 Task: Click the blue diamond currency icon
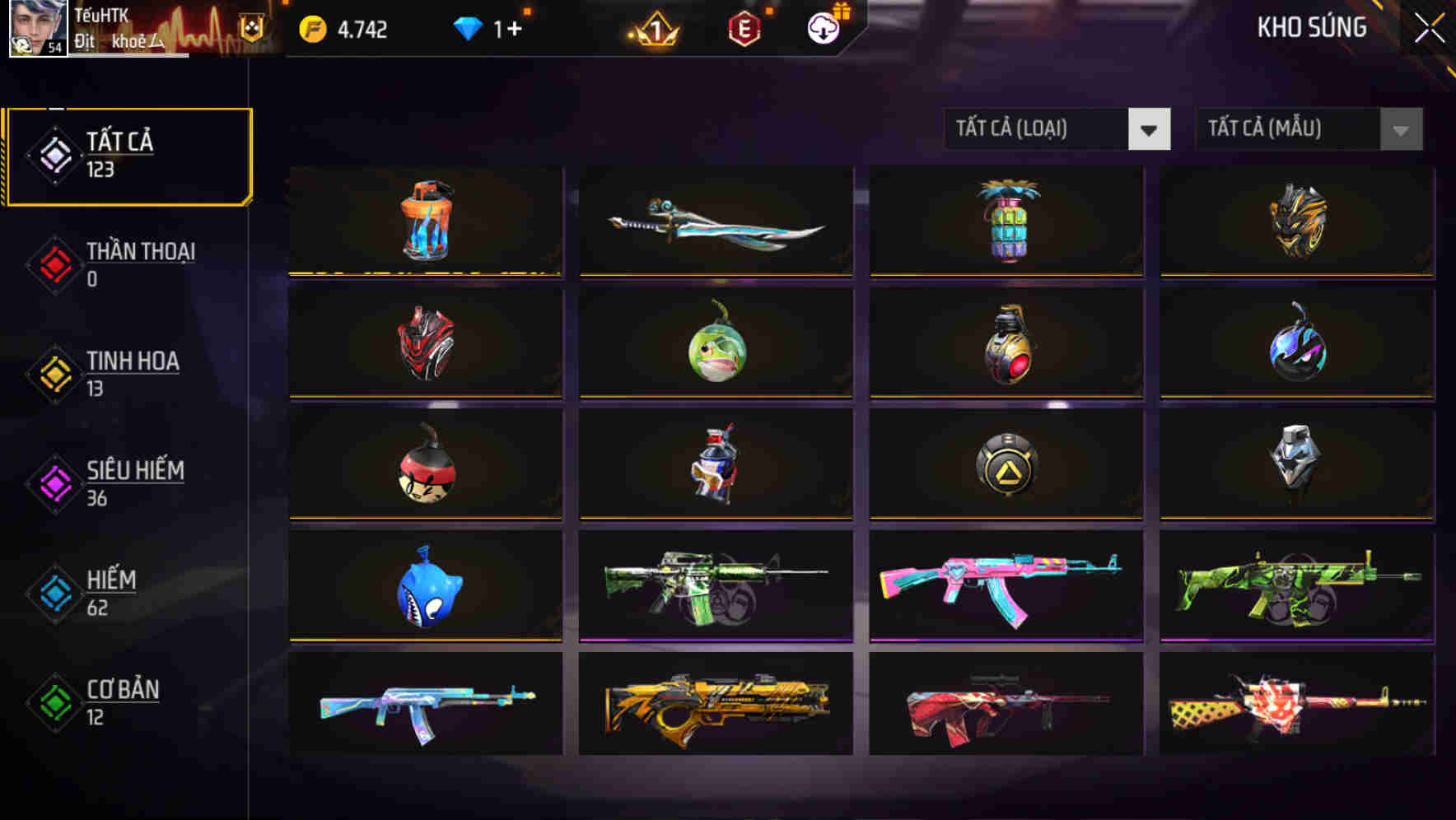pos(467,27)
